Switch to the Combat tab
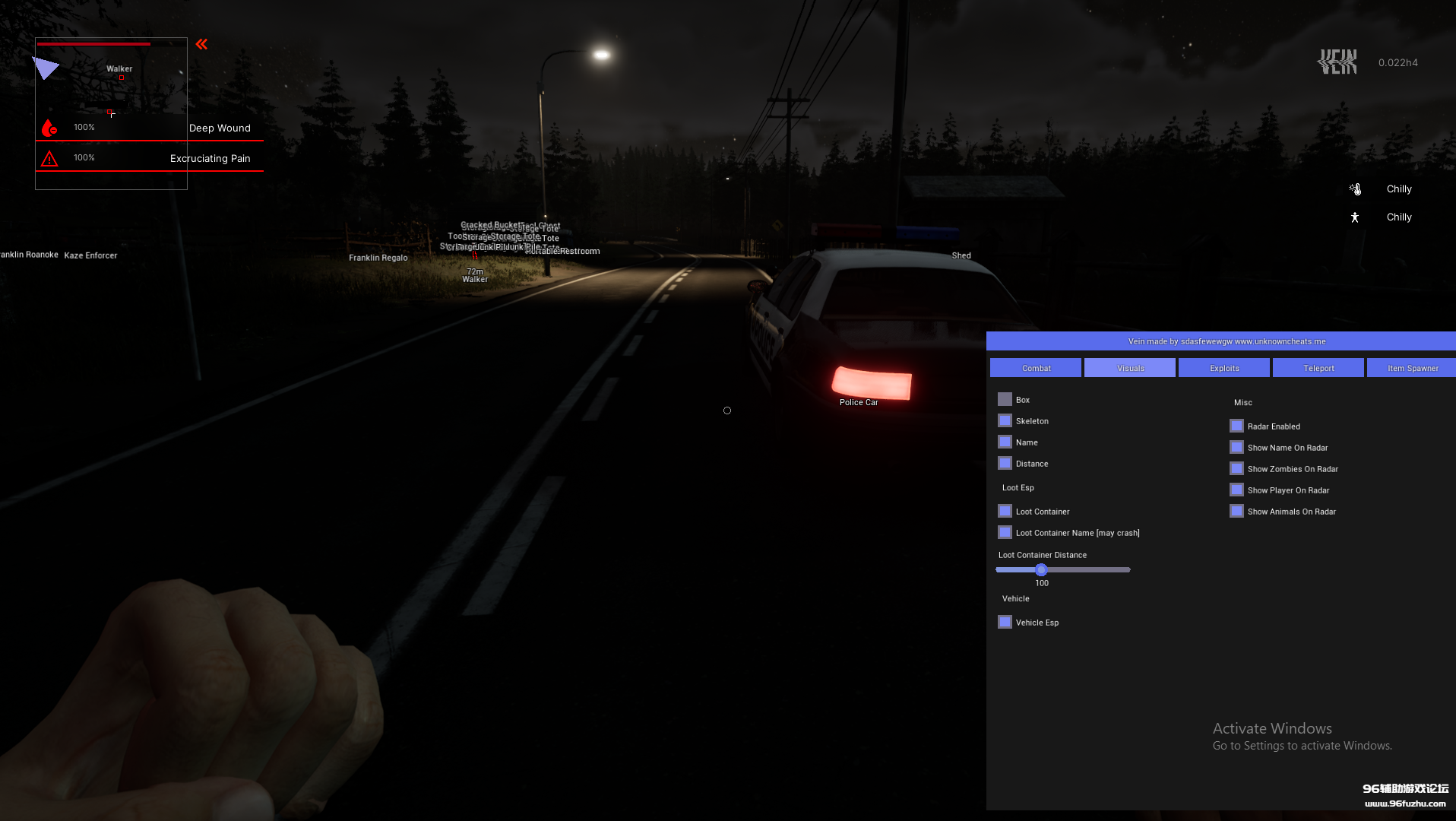This screenshot has height=821, width=1456. (x=1036, y=368)
